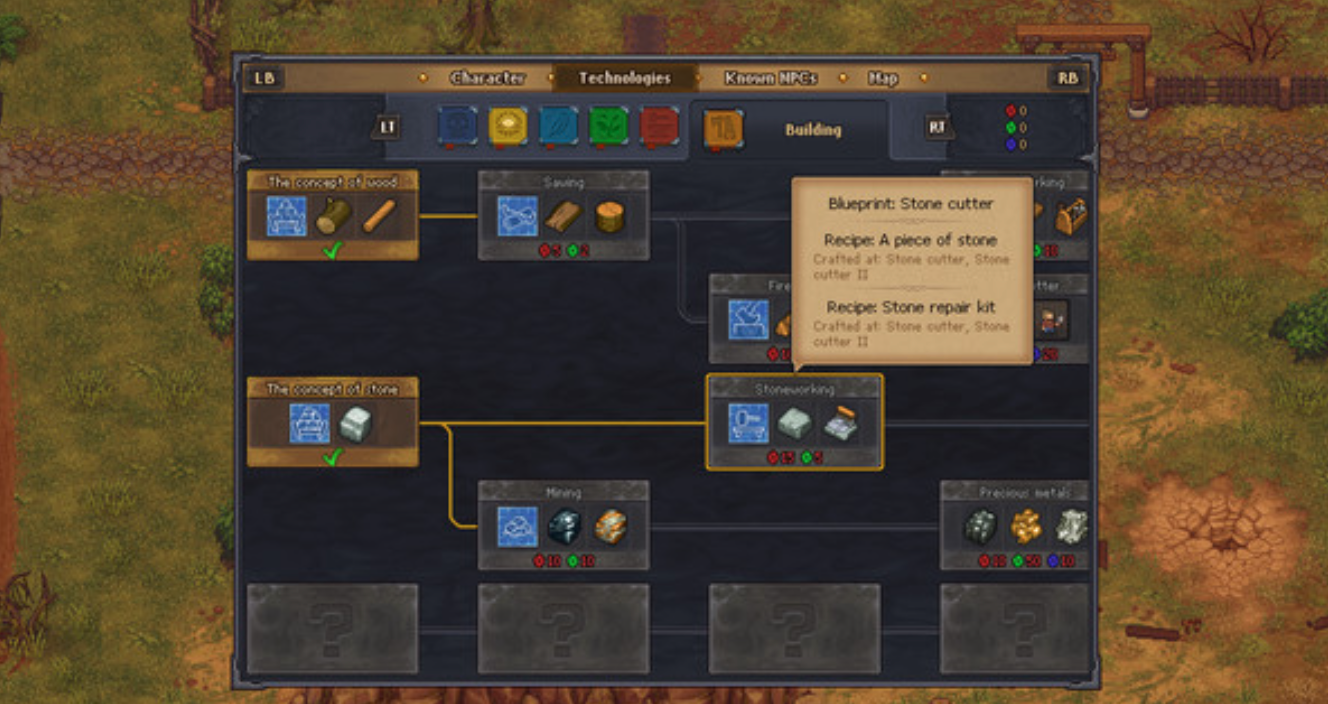Click the stone cutter blueprint in Stoneworking
The width and height of the screenshot is (1328, 704).
[x=748, y=423]
